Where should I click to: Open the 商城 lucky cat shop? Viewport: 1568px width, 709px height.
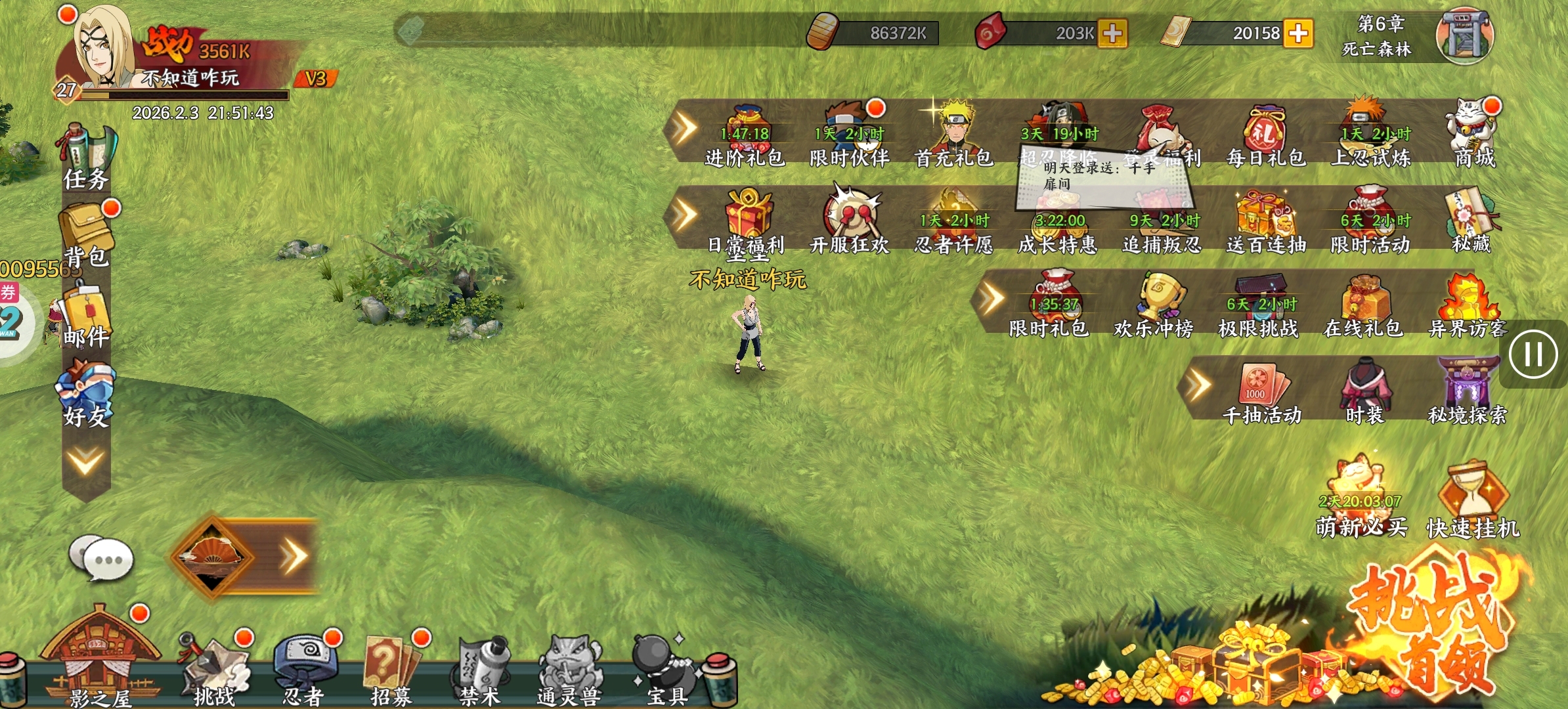1473,136
